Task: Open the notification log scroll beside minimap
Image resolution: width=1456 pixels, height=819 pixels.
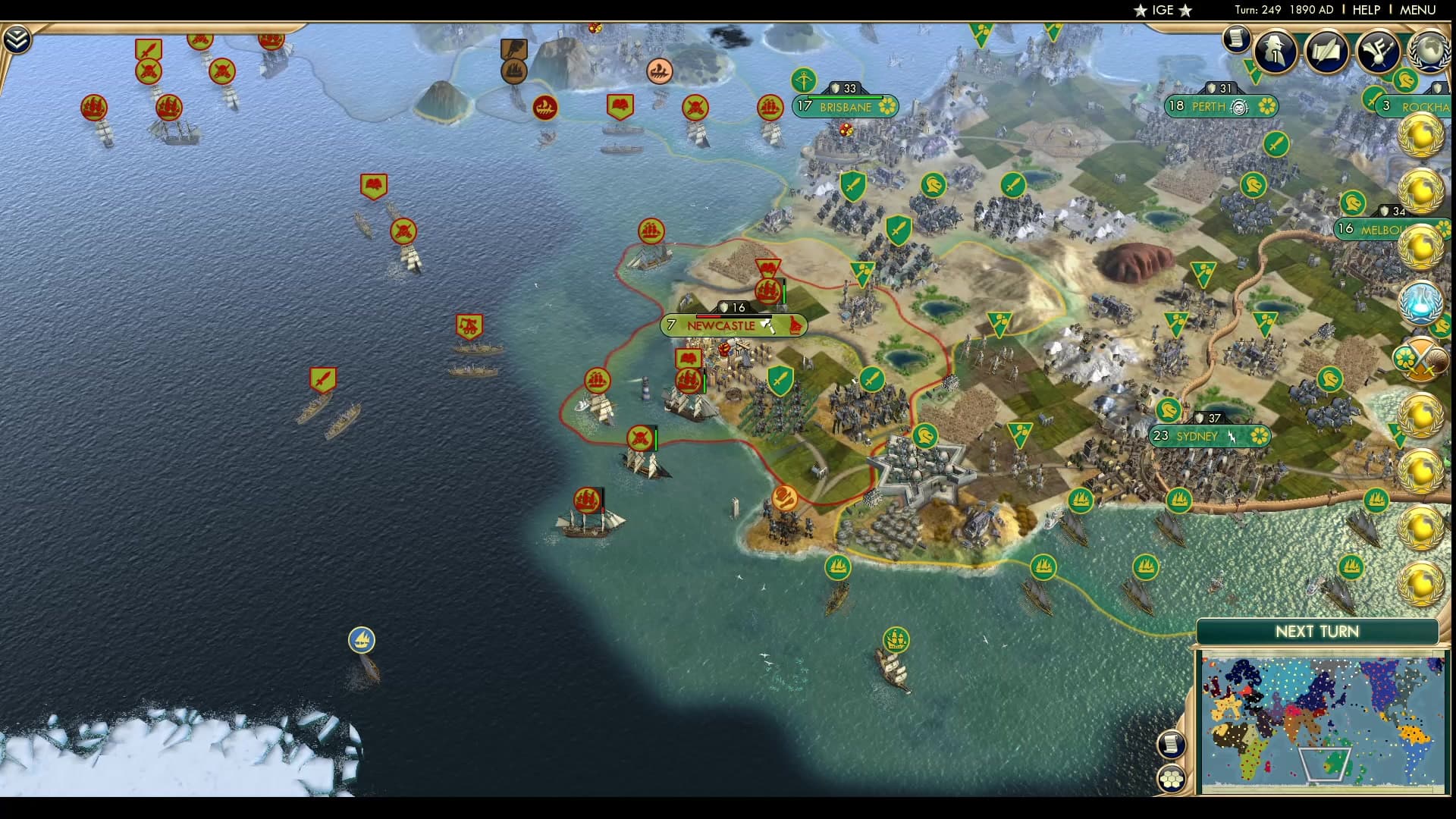Action: point(1172,745)
